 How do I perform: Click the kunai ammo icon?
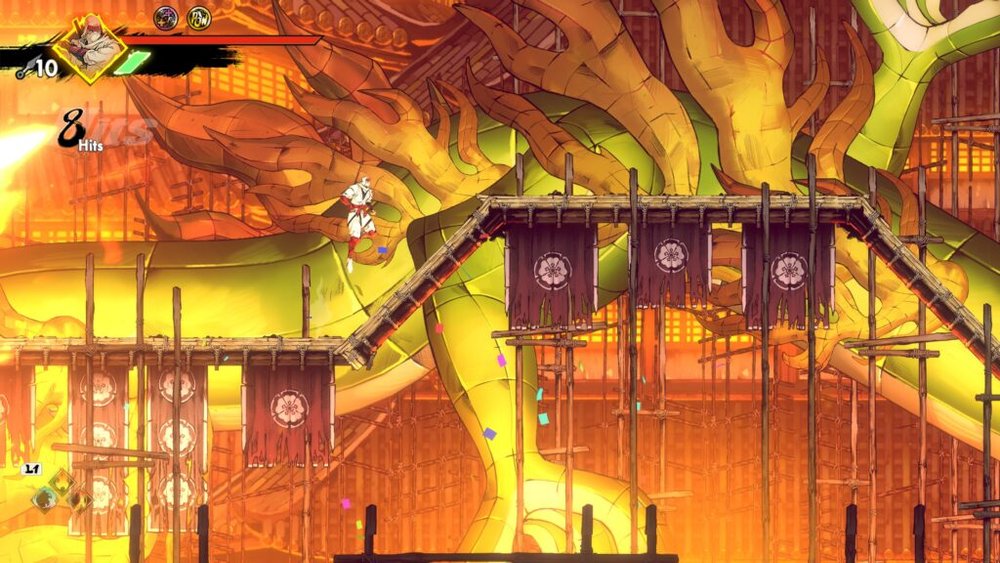coord(23,69)
